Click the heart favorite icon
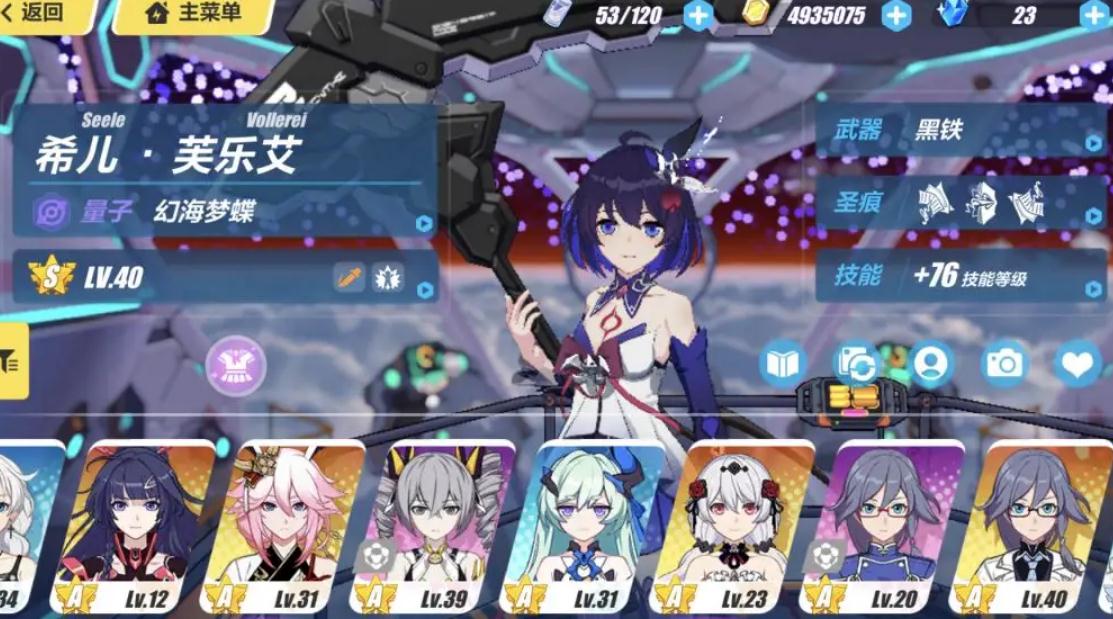Image resolution: width=1113 pixels, height=619 pixels. (1078, 364)
